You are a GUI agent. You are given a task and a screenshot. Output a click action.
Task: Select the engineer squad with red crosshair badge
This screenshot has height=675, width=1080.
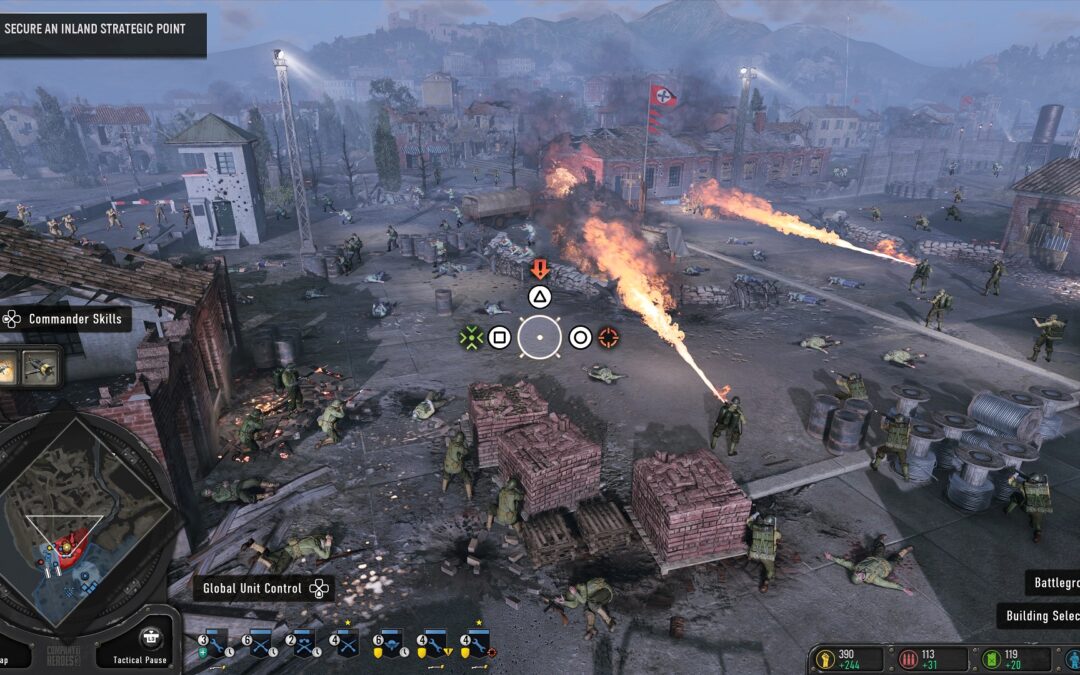click(x=477, y=643)
